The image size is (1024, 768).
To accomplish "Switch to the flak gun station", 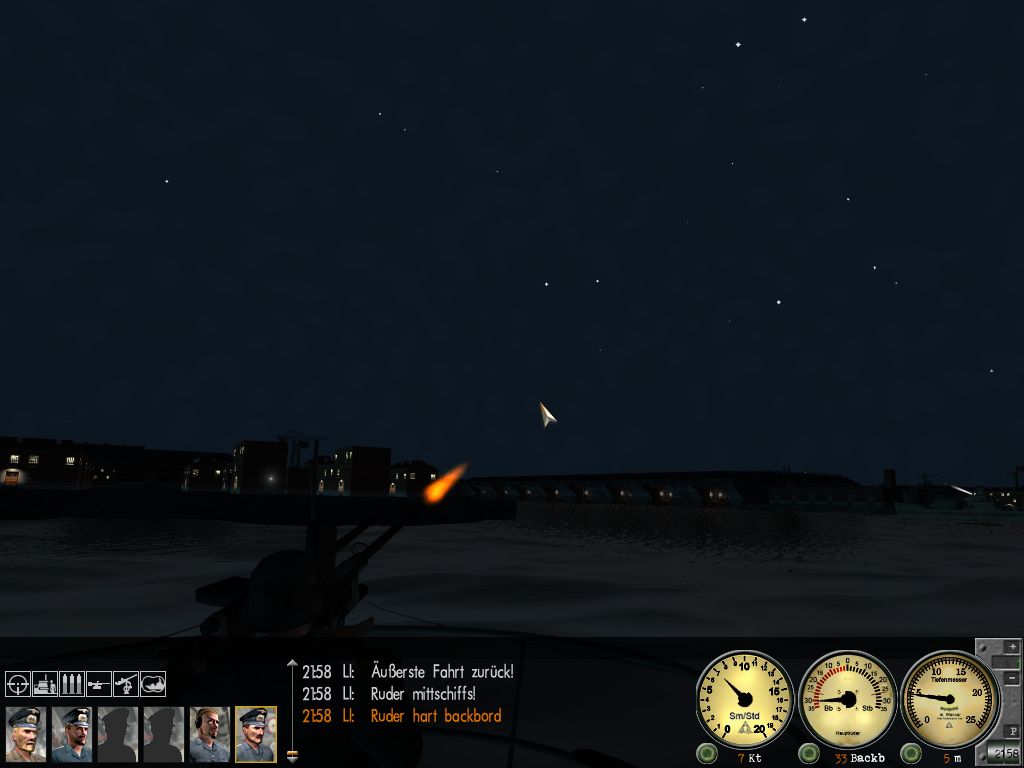I will [126, 684].
